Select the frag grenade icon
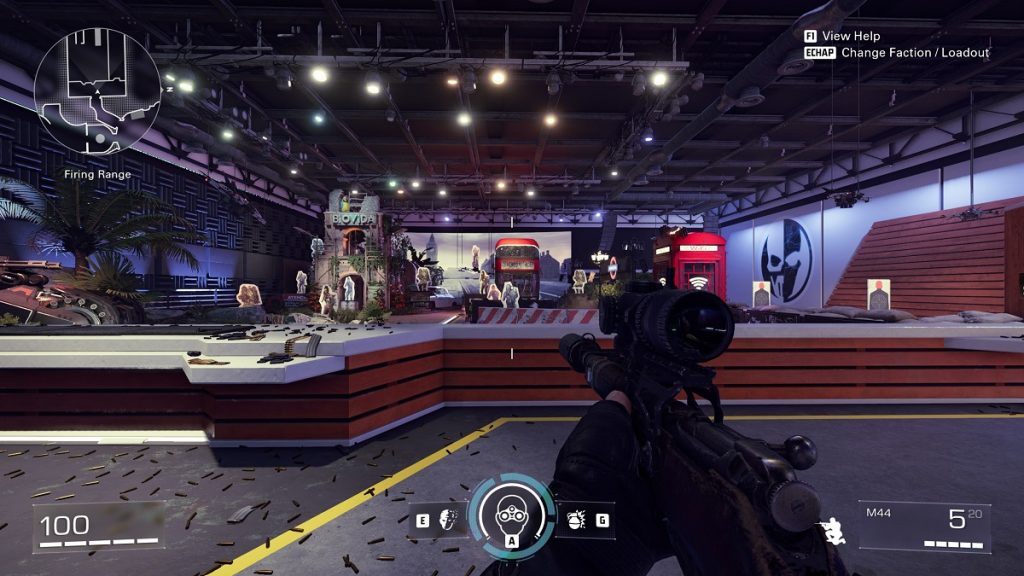Screen dimensions: 1024x576 point(577,520)
